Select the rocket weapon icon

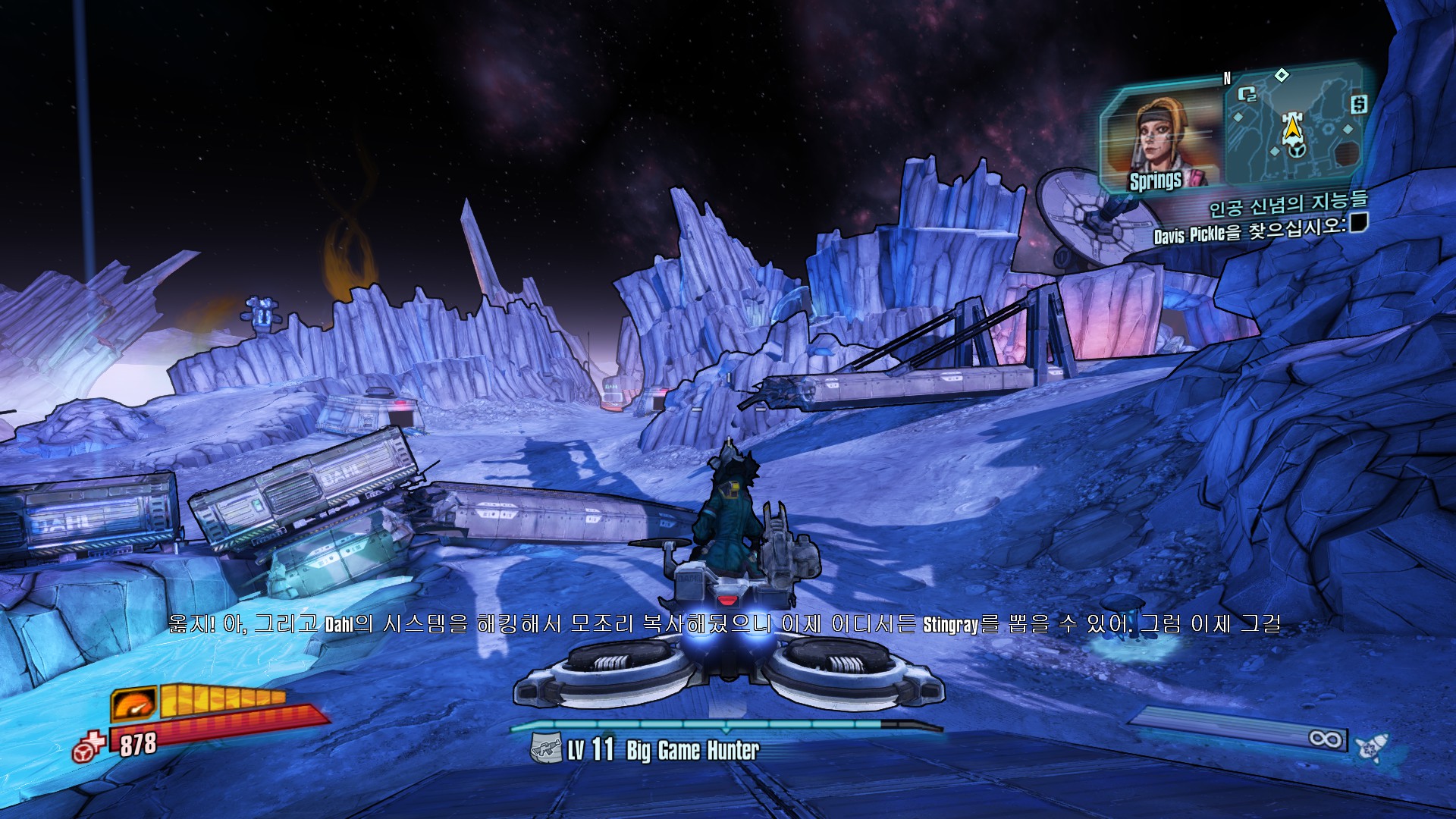click(1371, 747)
